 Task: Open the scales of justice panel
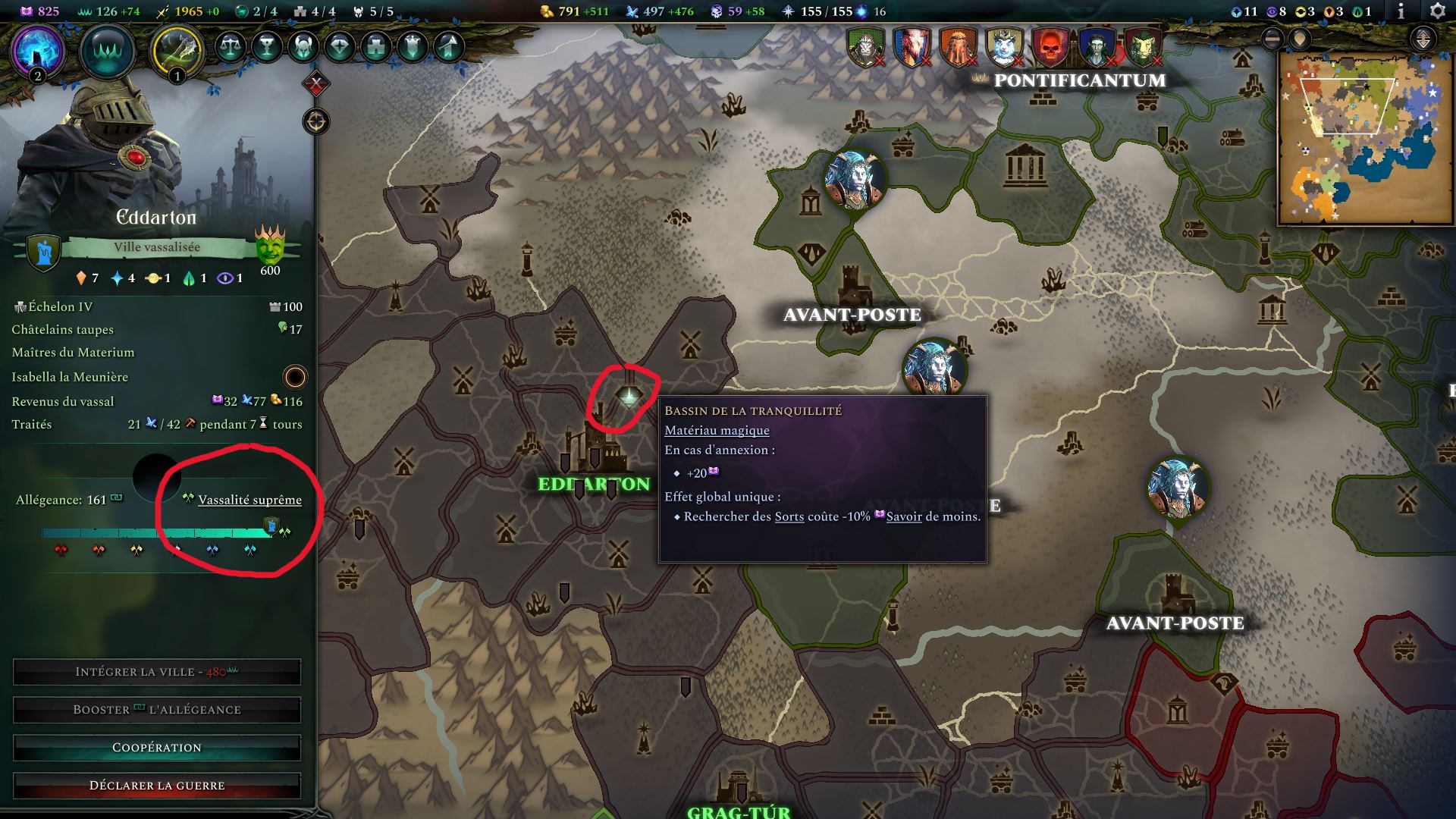(x=230, y=47)
